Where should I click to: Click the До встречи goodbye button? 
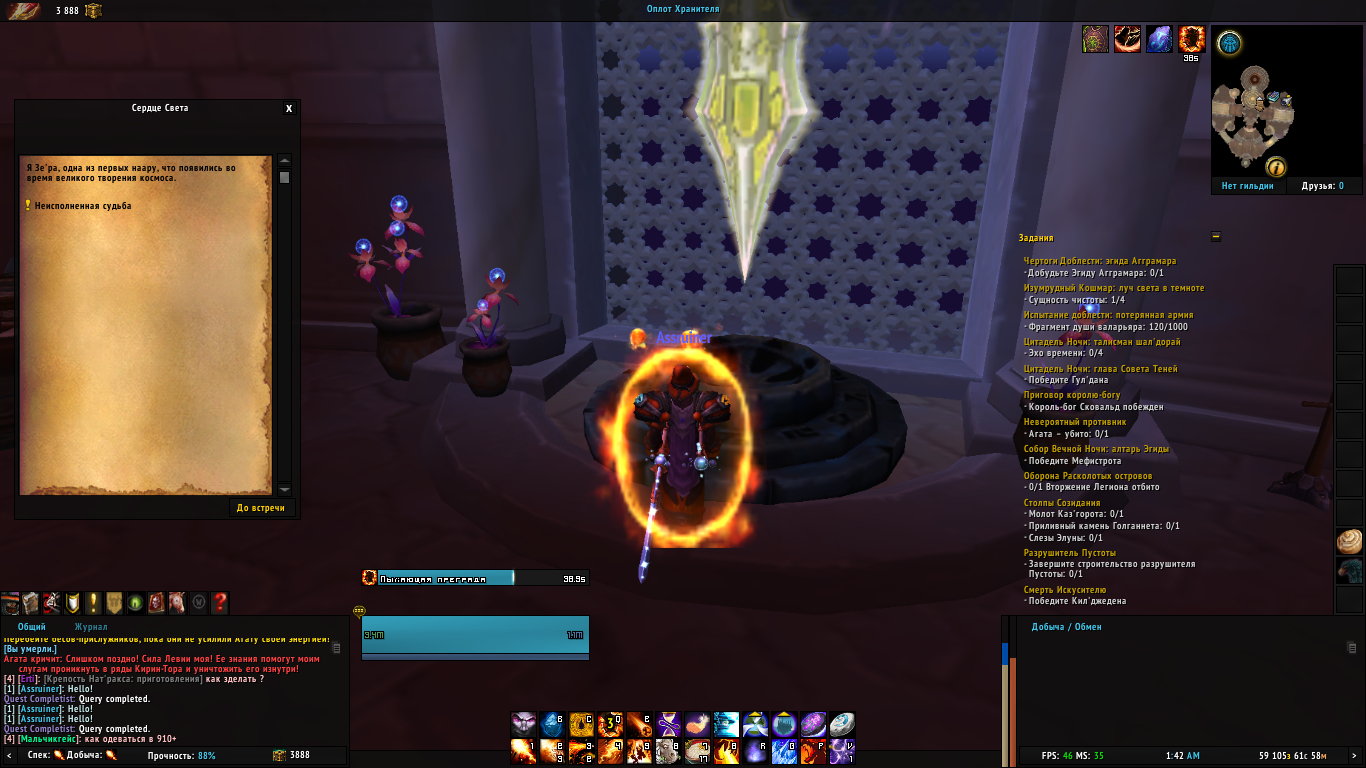click(x=260, y=508)
